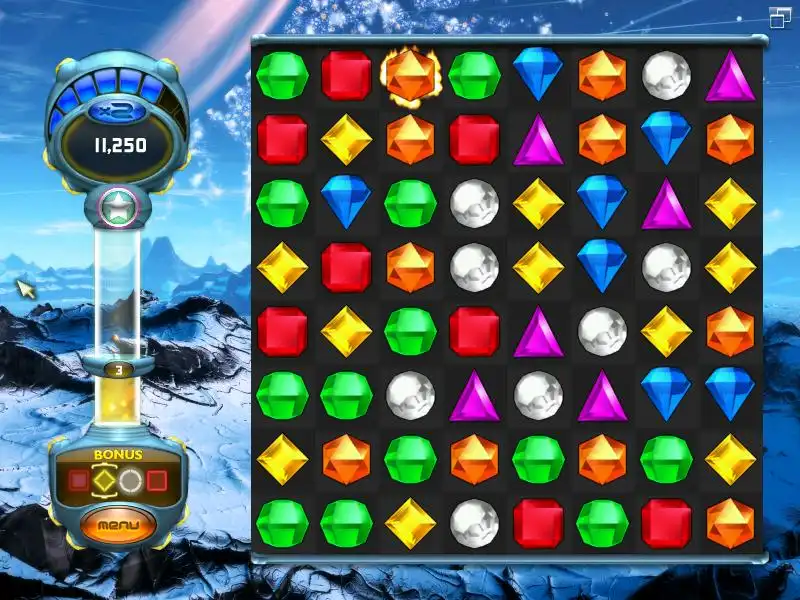Click the window restore button
800x600 pixels.
(780, 17)
